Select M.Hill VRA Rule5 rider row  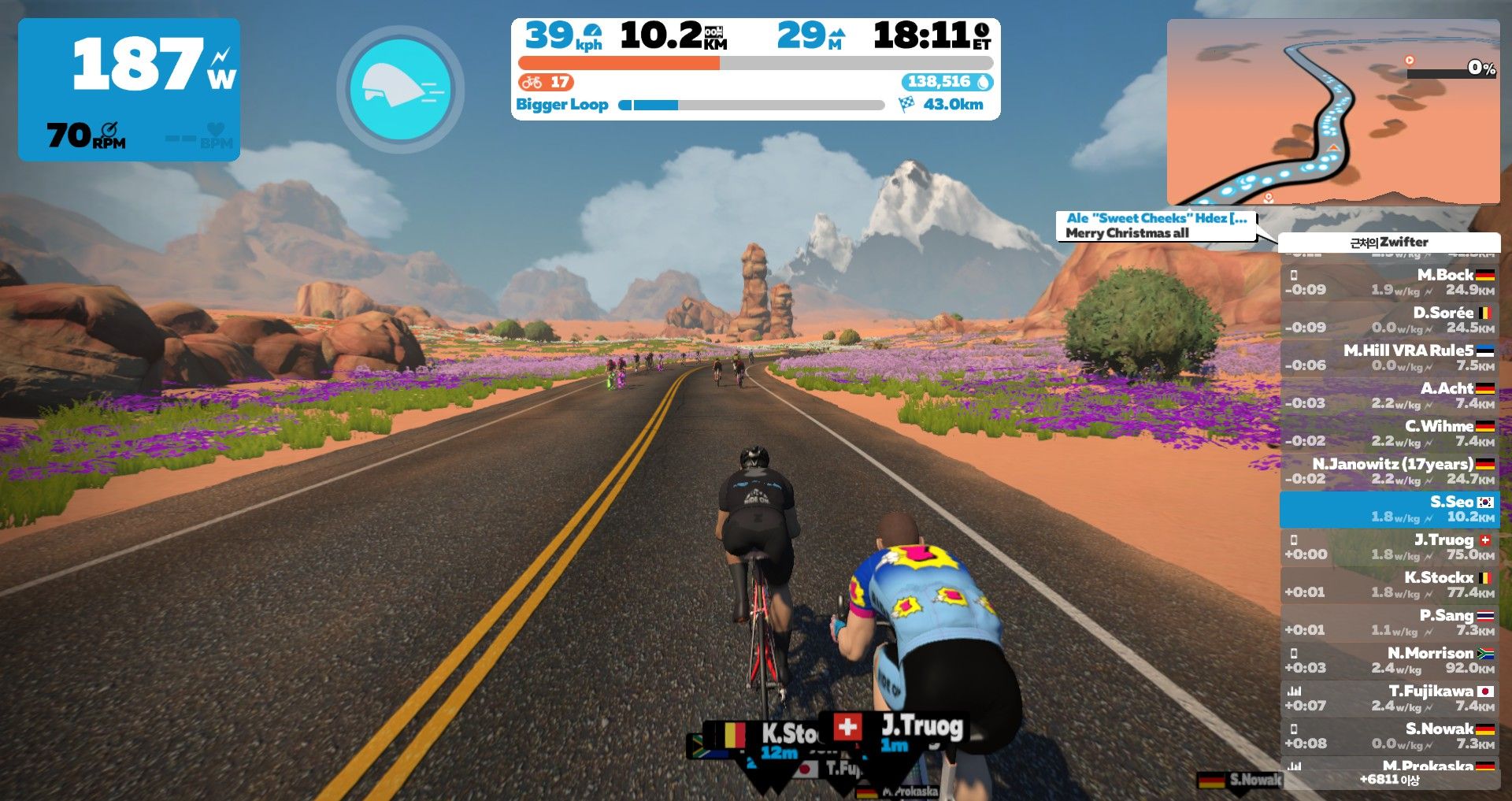1390,358
